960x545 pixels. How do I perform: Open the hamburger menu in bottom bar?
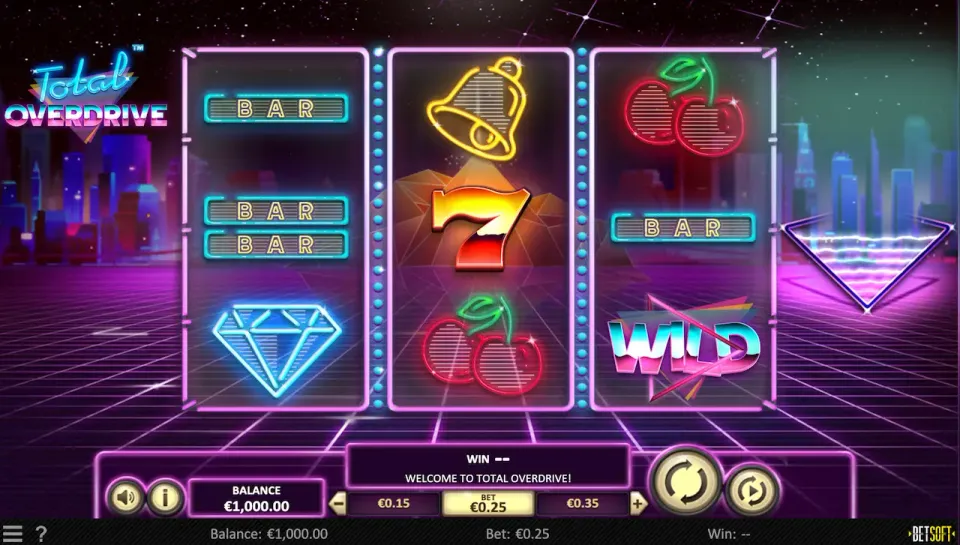tap(12, 534)
